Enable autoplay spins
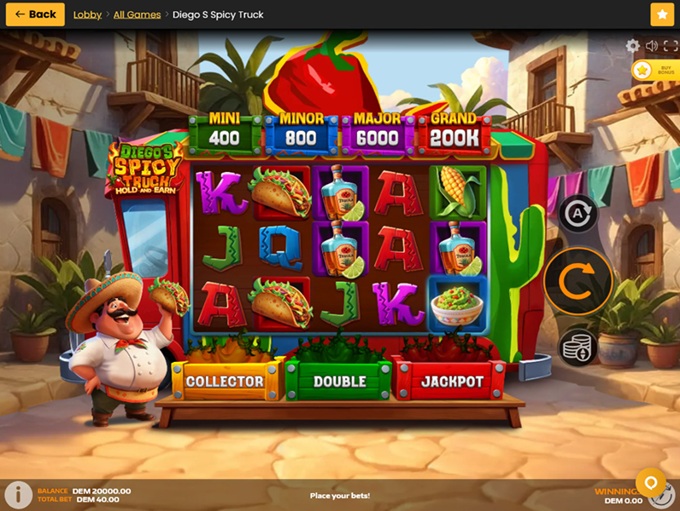 click(x=577, y=214)
